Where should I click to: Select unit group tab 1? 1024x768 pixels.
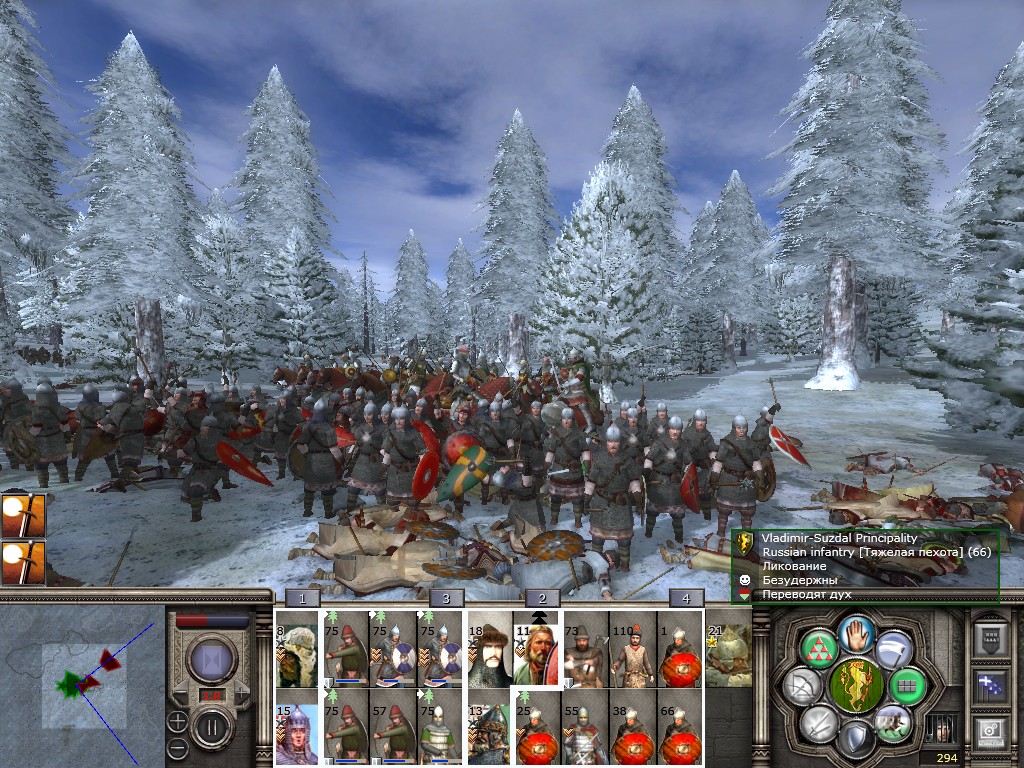pyautogui.click(x=302, y=599)
